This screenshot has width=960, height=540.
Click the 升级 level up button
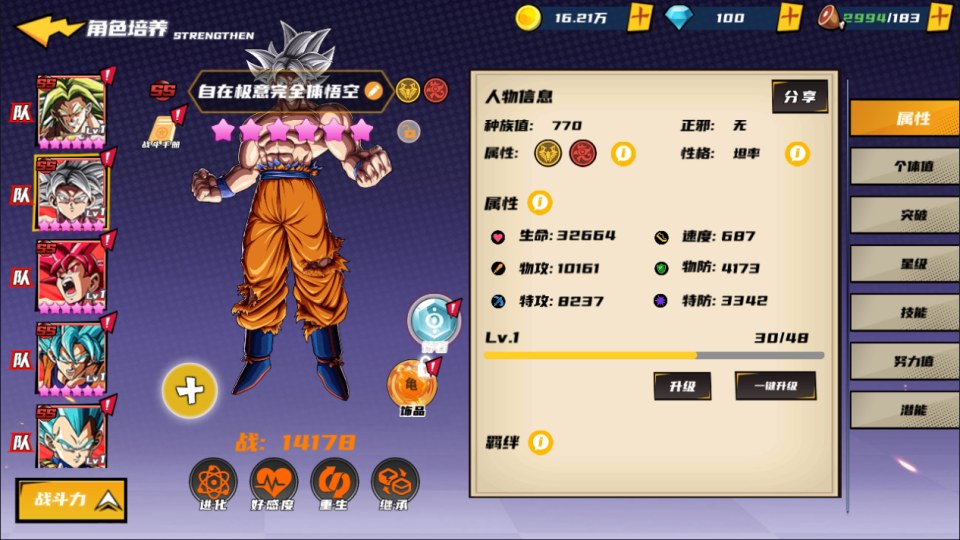tap(682, 385)
